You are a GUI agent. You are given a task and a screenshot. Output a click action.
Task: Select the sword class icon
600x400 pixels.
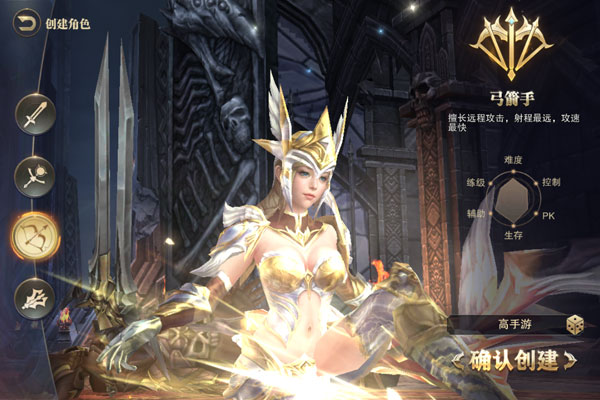[x=35, y=115]
